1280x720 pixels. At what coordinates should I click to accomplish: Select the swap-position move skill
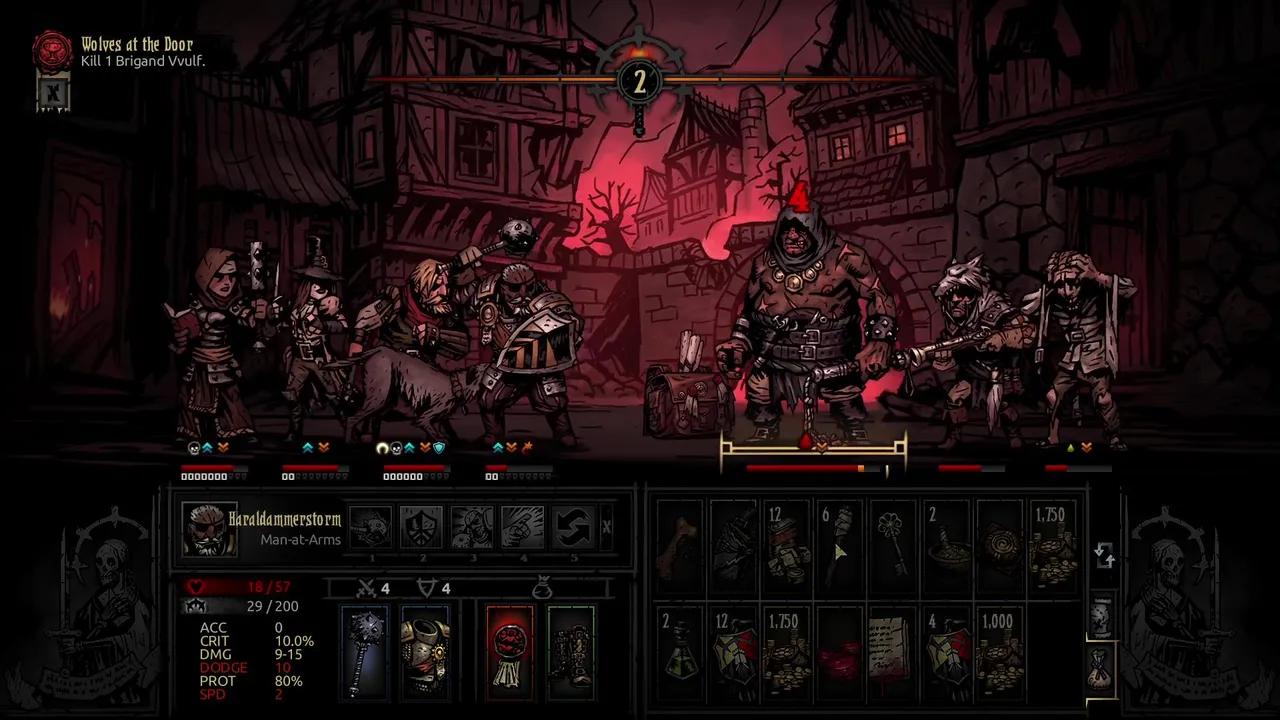coord(572,527)
